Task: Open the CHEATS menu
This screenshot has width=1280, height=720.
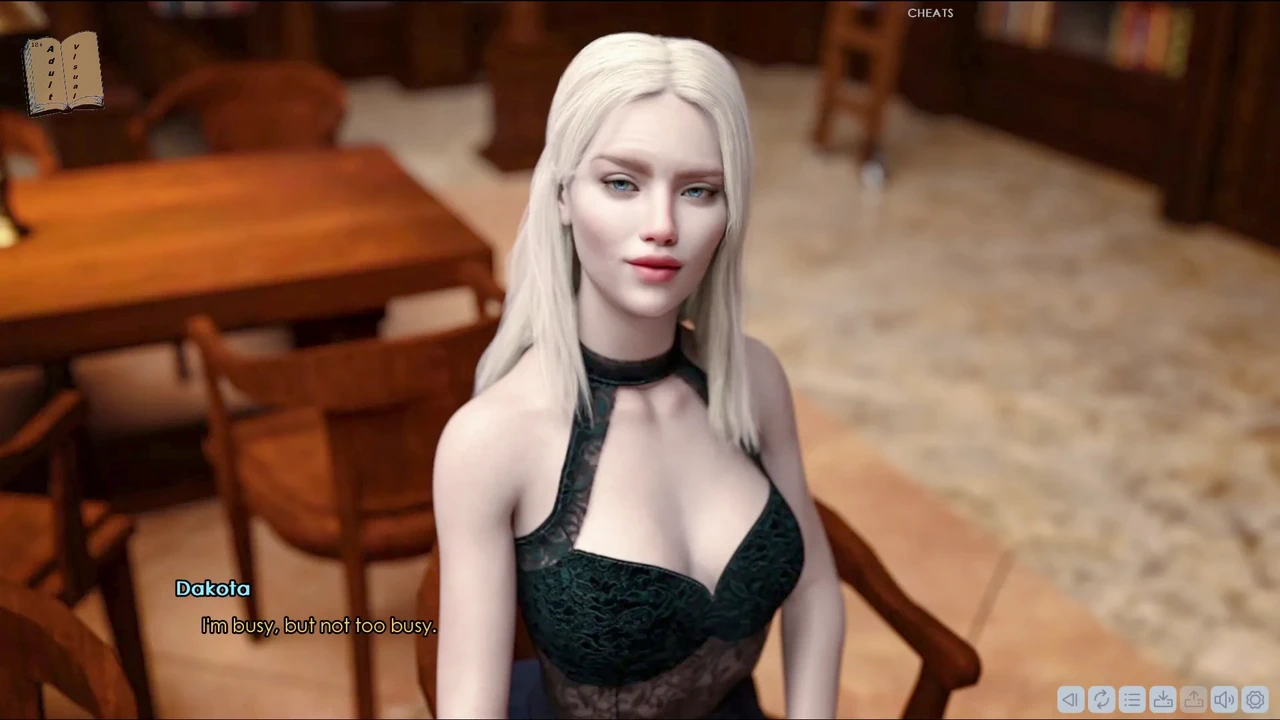Action: (x=930, y=13)
